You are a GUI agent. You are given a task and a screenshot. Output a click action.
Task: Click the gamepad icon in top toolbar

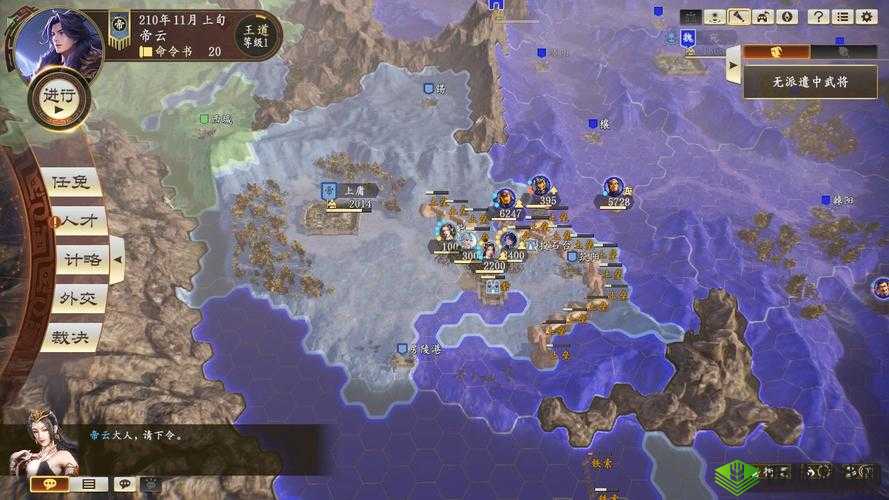763,16
